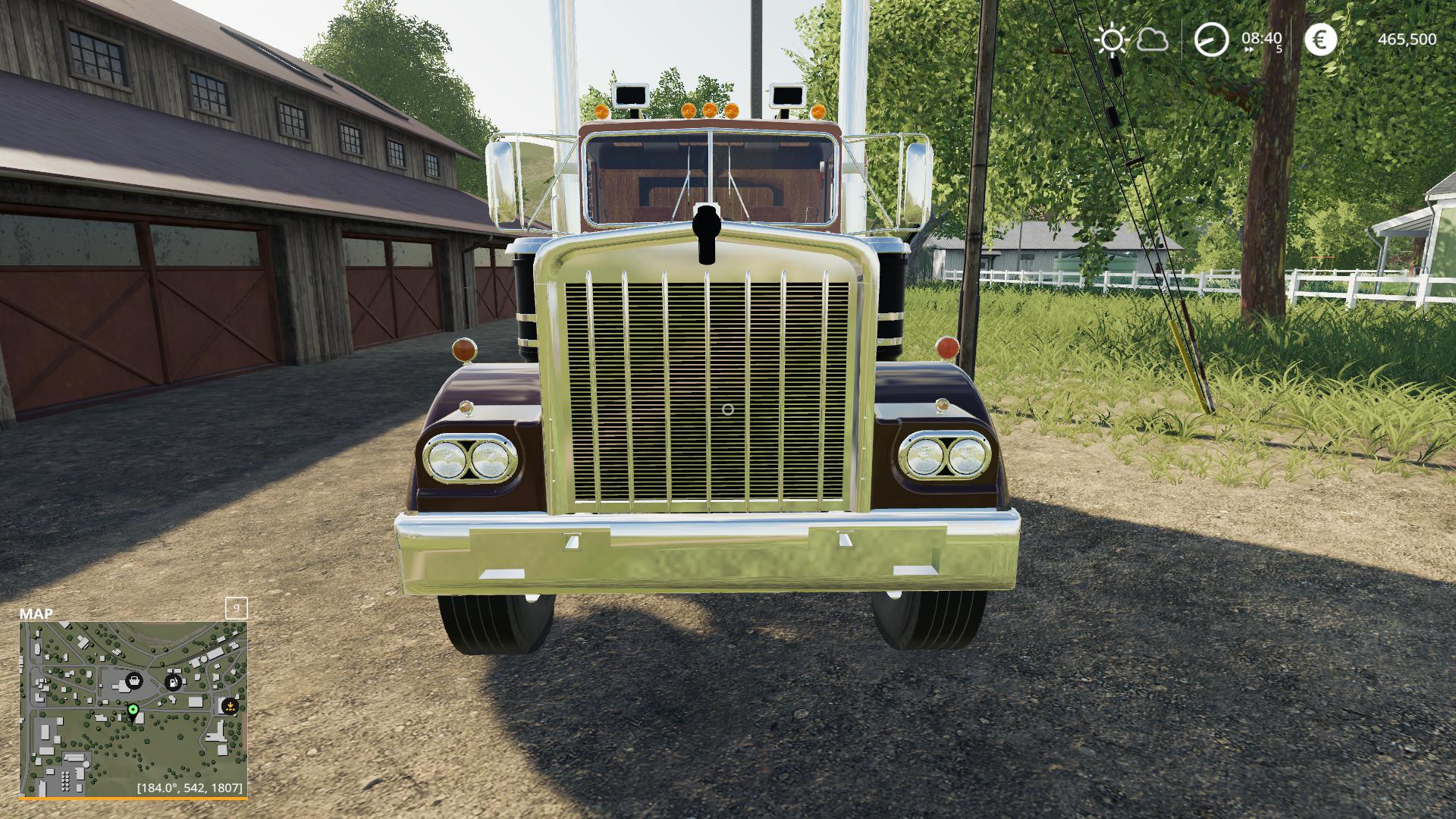Toggle the fast-forward time indicator
Viewport: 1456px width, 819px height.
point(1248,48)
